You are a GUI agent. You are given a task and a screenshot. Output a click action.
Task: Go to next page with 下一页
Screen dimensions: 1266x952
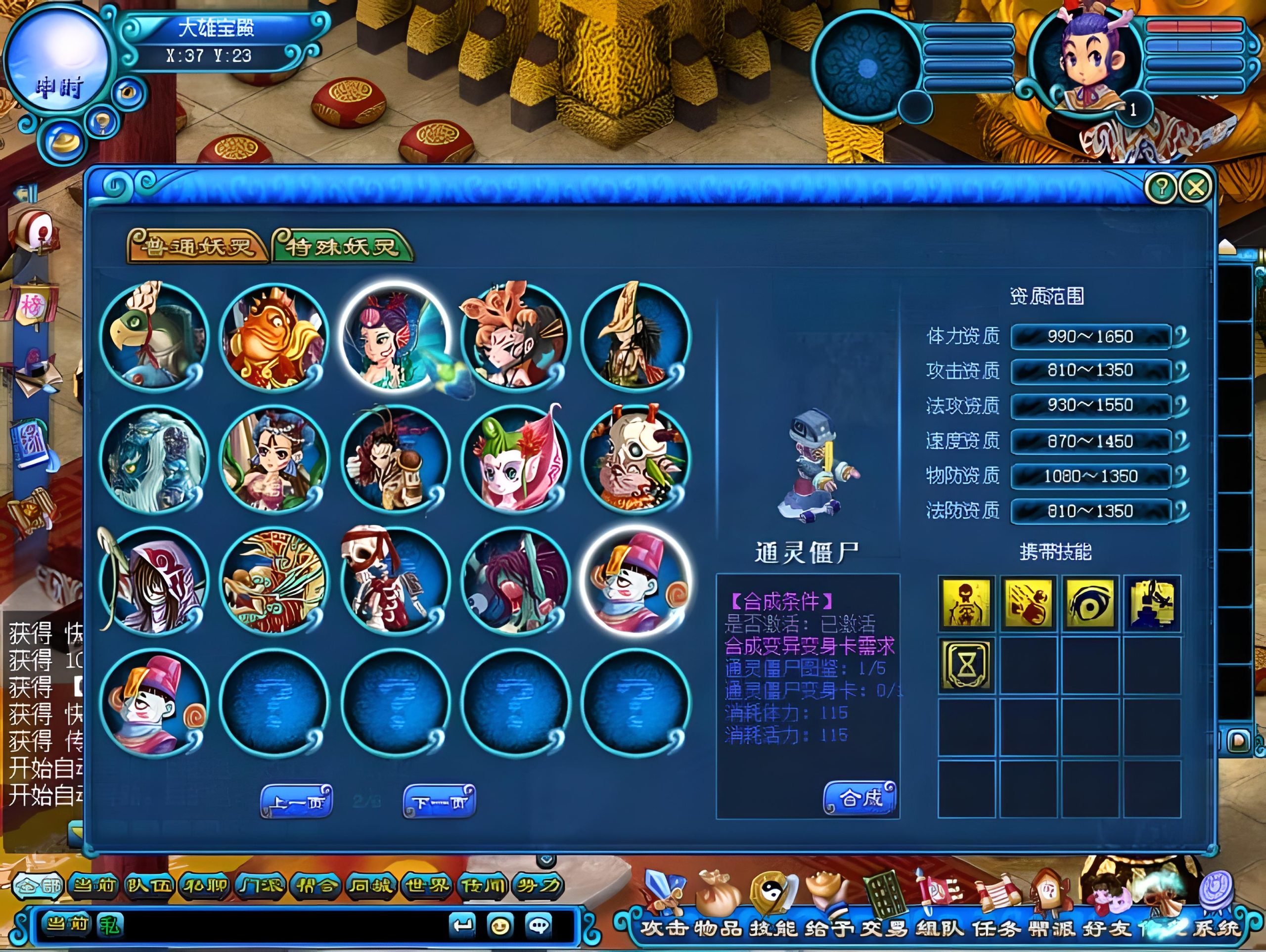(439, 802)
